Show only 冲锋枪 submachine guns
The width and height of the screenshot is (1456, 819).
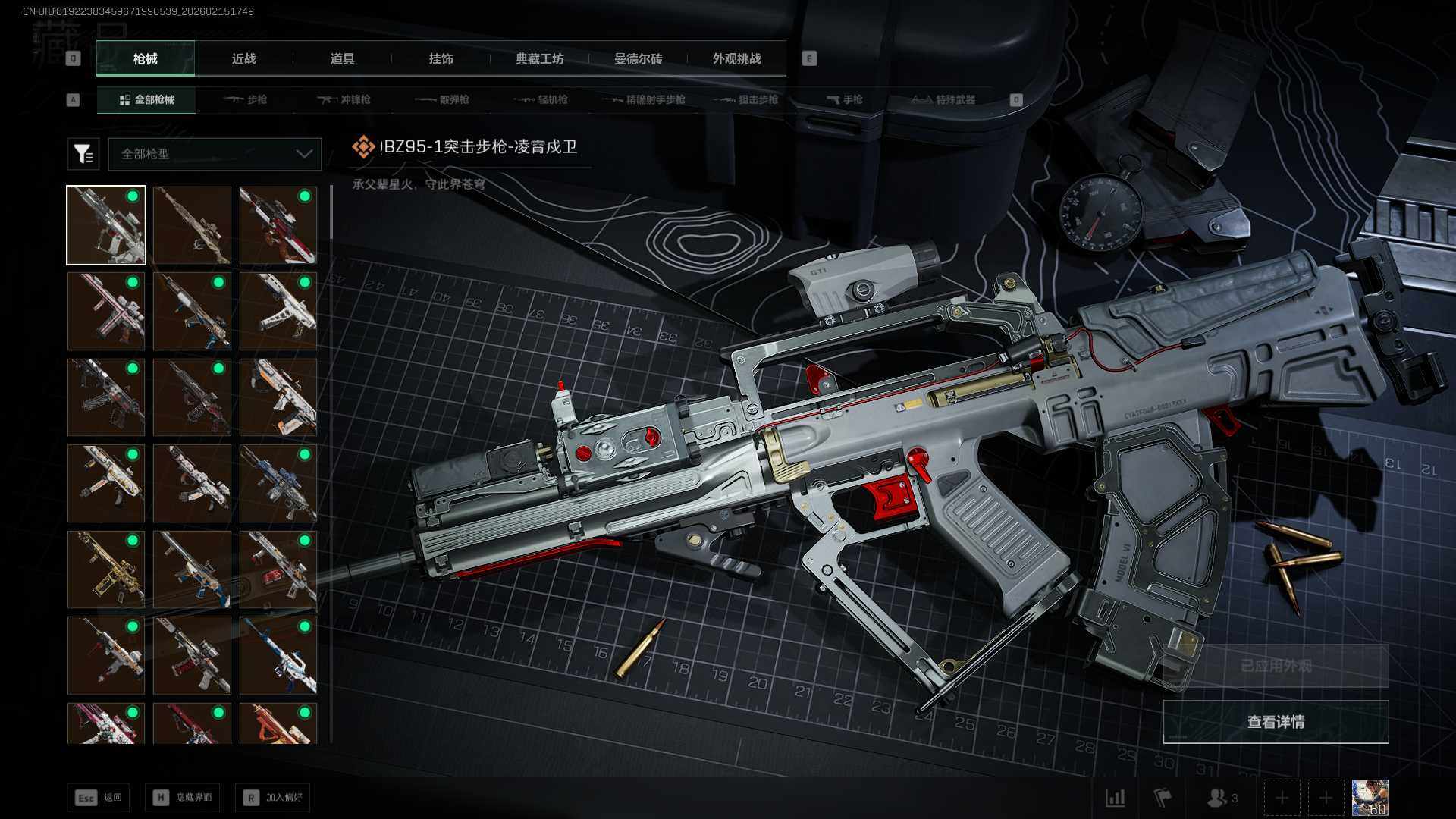pos(344,99)
